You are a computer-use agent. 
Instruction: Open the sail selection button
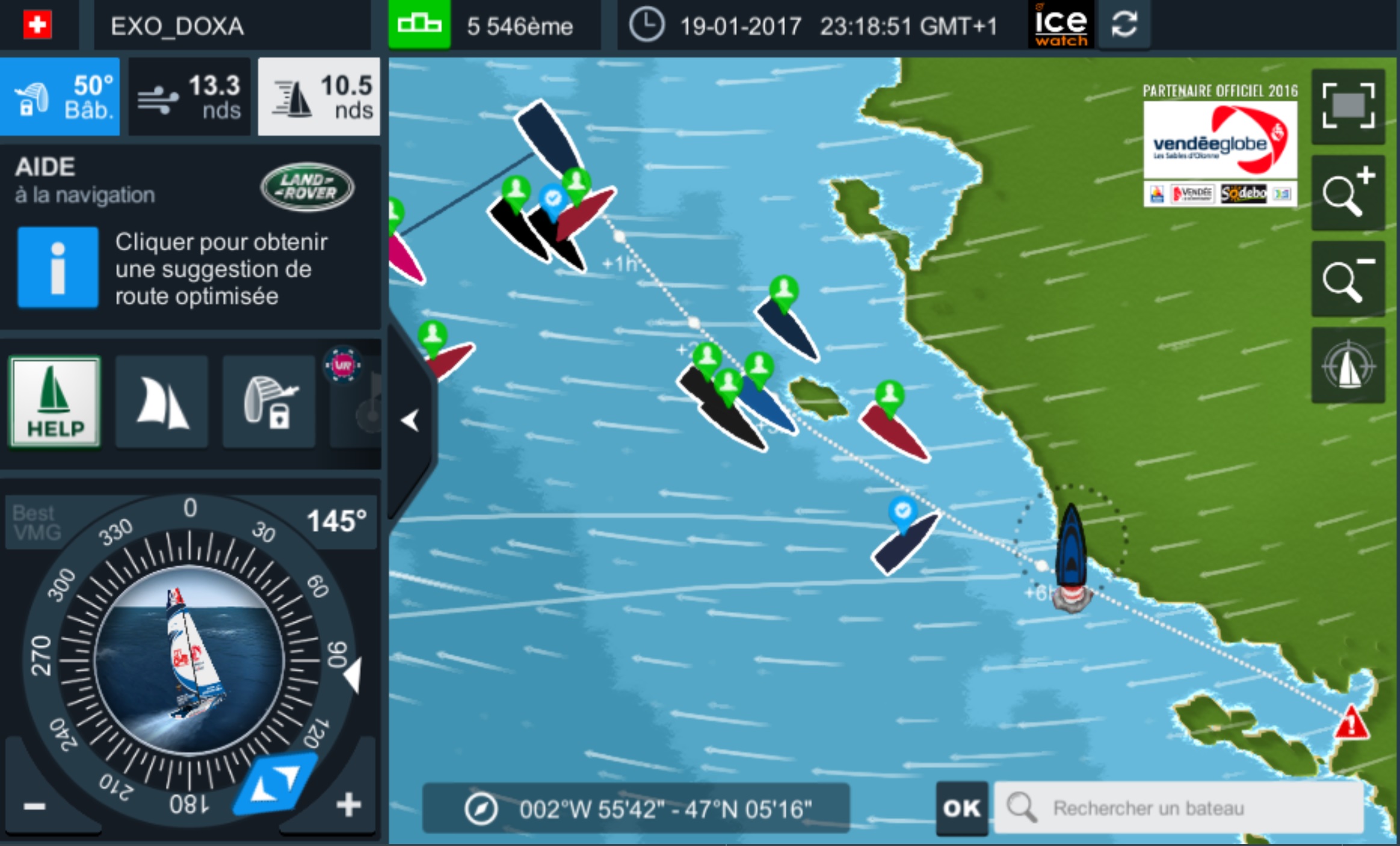(x=162, y=402)
